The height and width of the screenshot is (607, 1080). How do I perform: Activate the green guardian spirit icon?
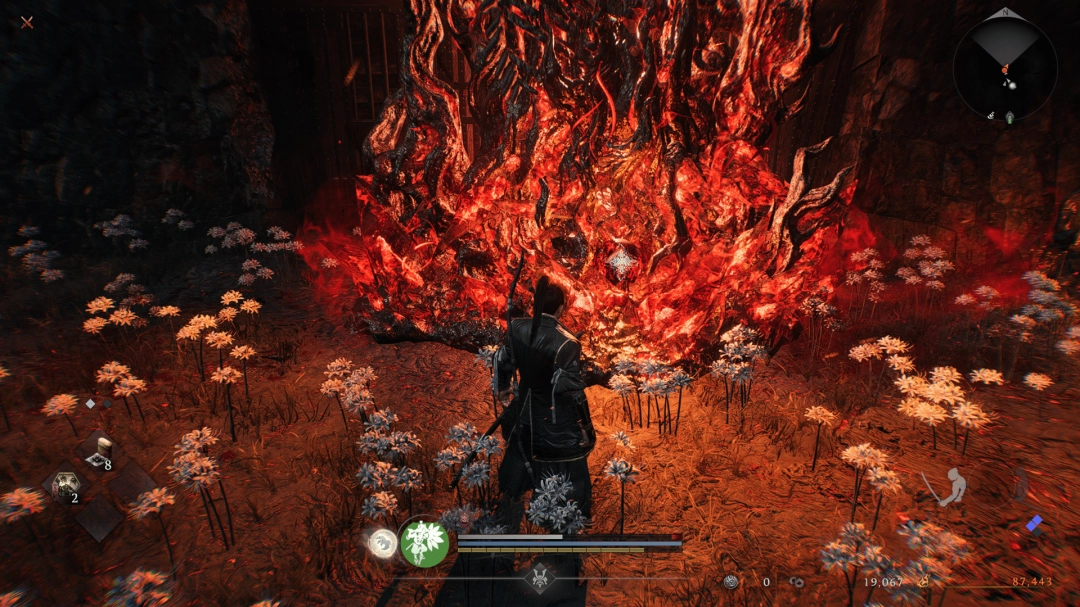coord(425,543)
